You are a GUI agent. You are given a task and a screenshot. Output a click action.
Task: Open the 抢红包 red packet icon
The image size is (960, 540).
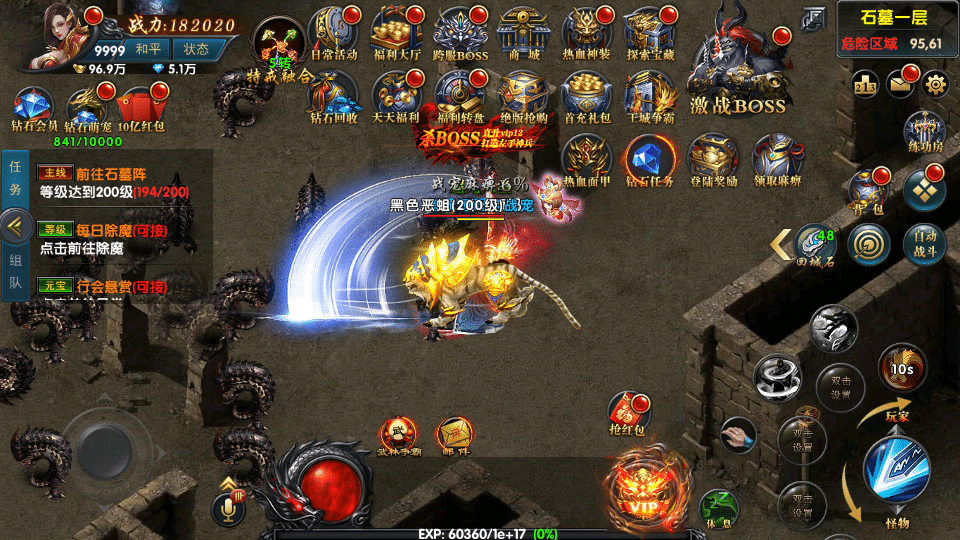coord(628,413)
